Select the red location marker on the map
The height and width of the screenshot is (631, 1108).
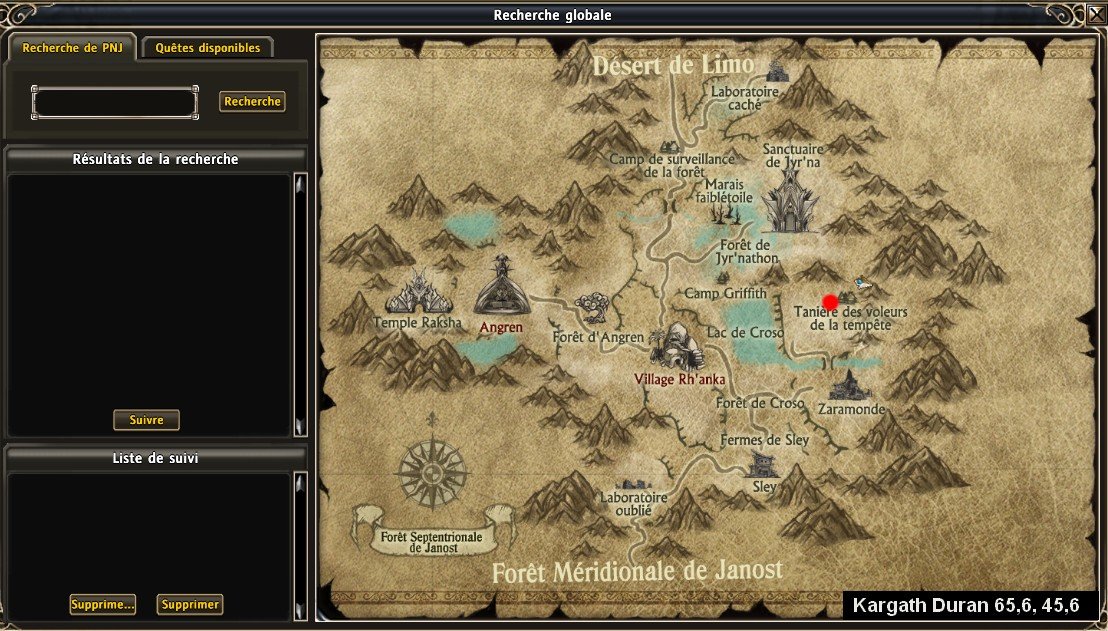pos(830,302)
